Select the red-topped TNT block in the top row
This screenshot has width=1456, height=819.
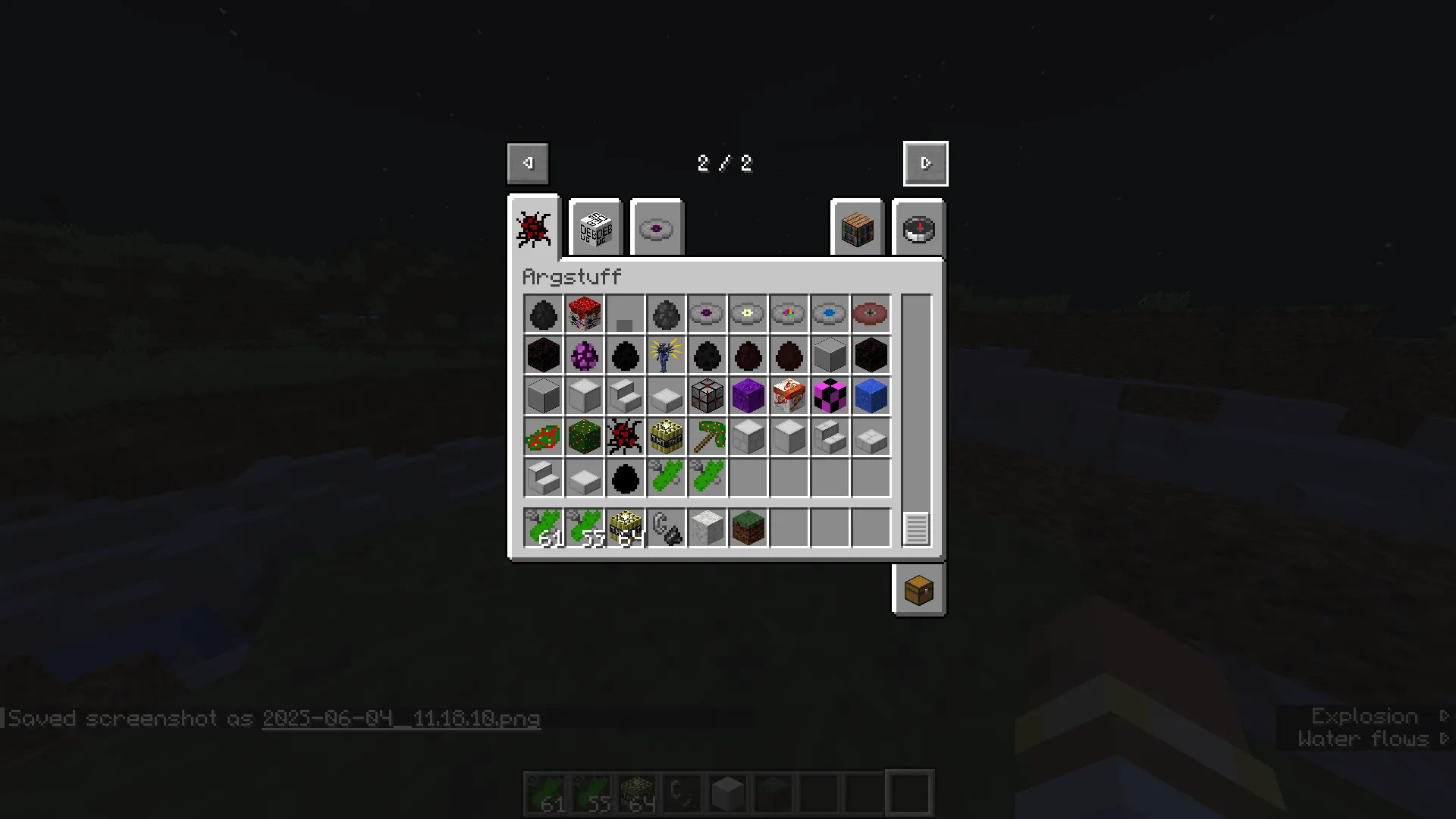click(584, 314)
